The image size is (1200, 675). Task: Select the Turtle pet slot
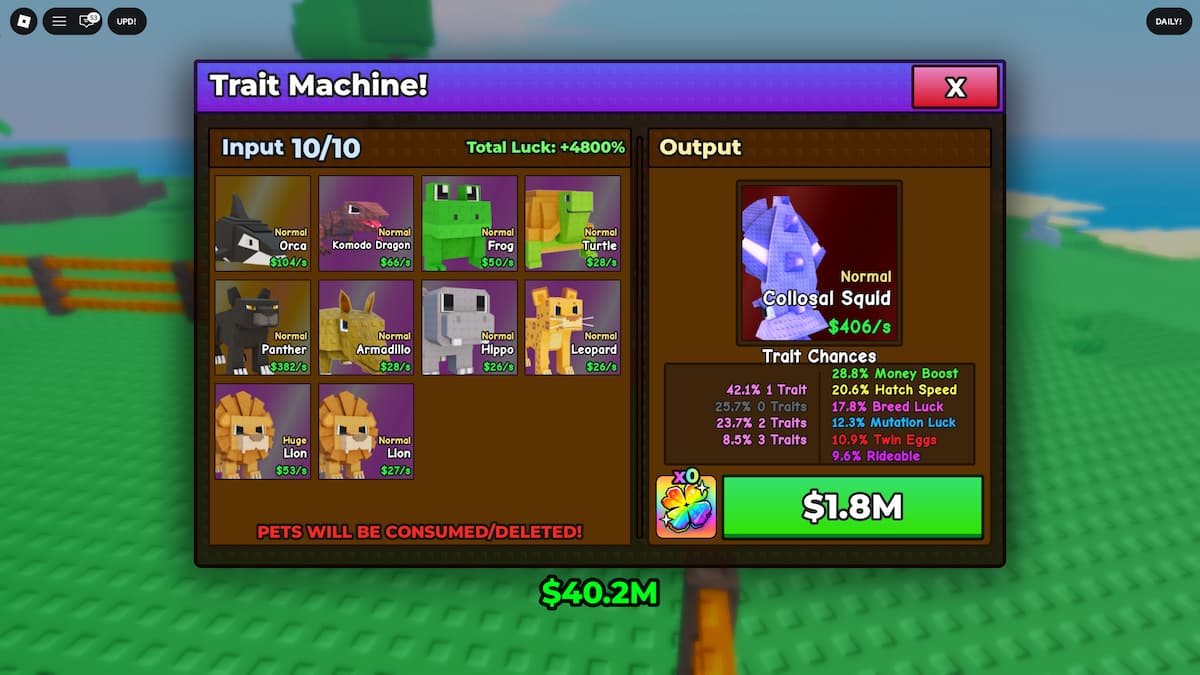tap(573, 223)
